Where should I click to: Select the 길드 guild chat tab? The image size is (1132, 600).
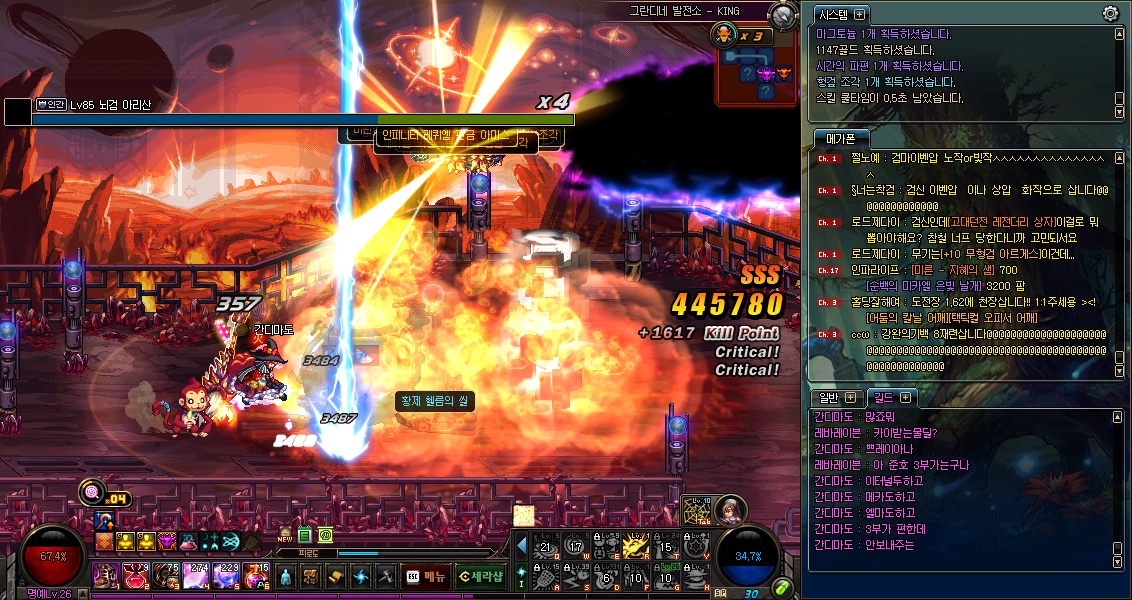coord(879,398)
